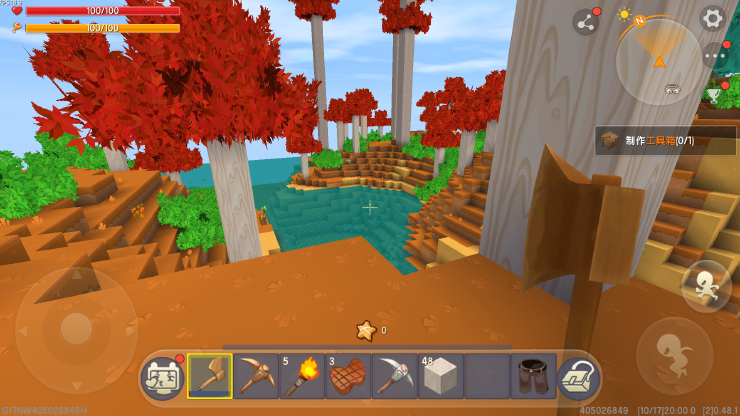The image size is (740, 416).
Task: Open the backpack inventory button
Action: (x=577, y=376)
